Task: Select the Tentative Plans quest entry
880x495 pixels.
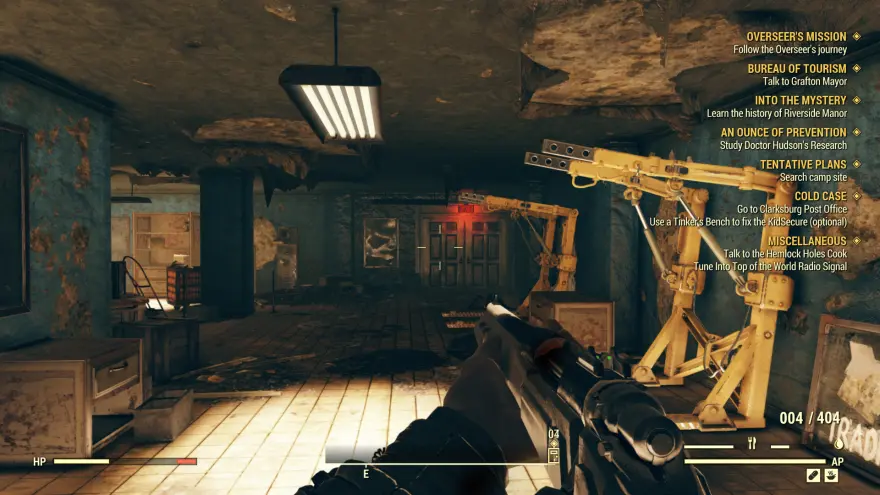Action: click(x=802, y=164)
